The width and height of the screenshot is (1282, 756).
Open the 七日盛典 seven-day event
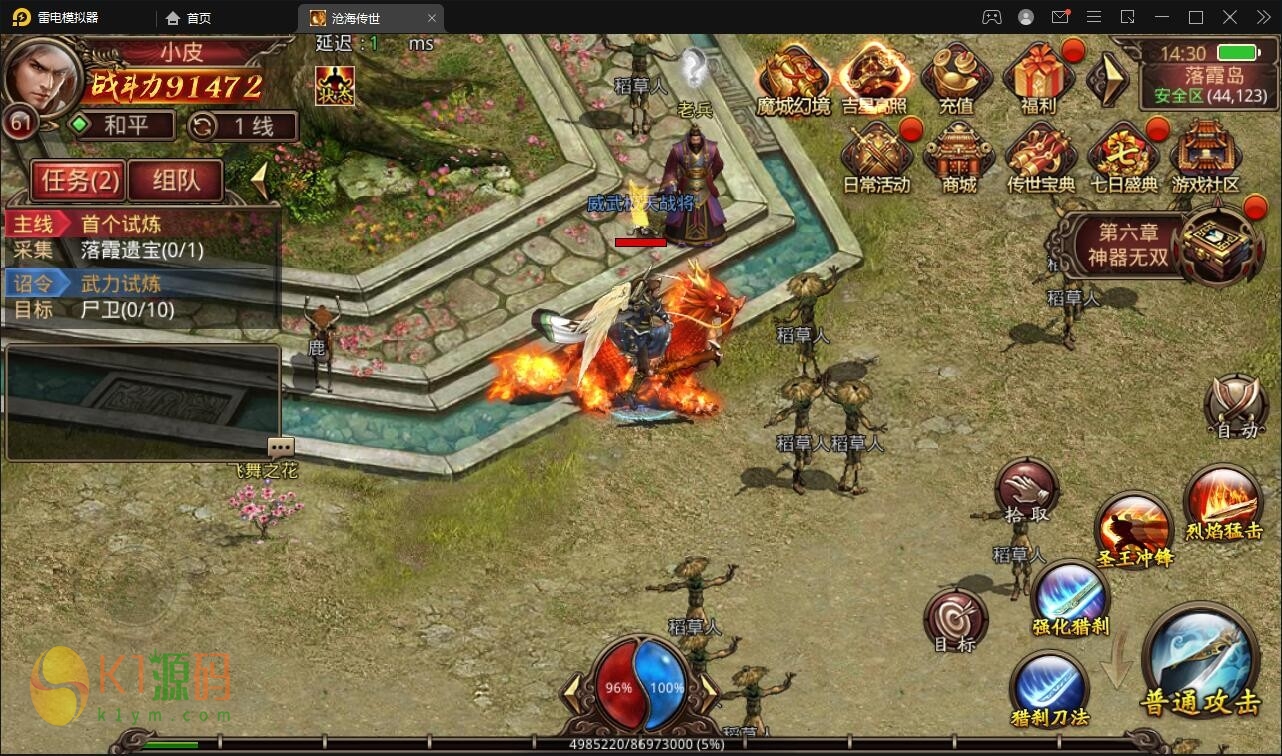point(1123,157)
